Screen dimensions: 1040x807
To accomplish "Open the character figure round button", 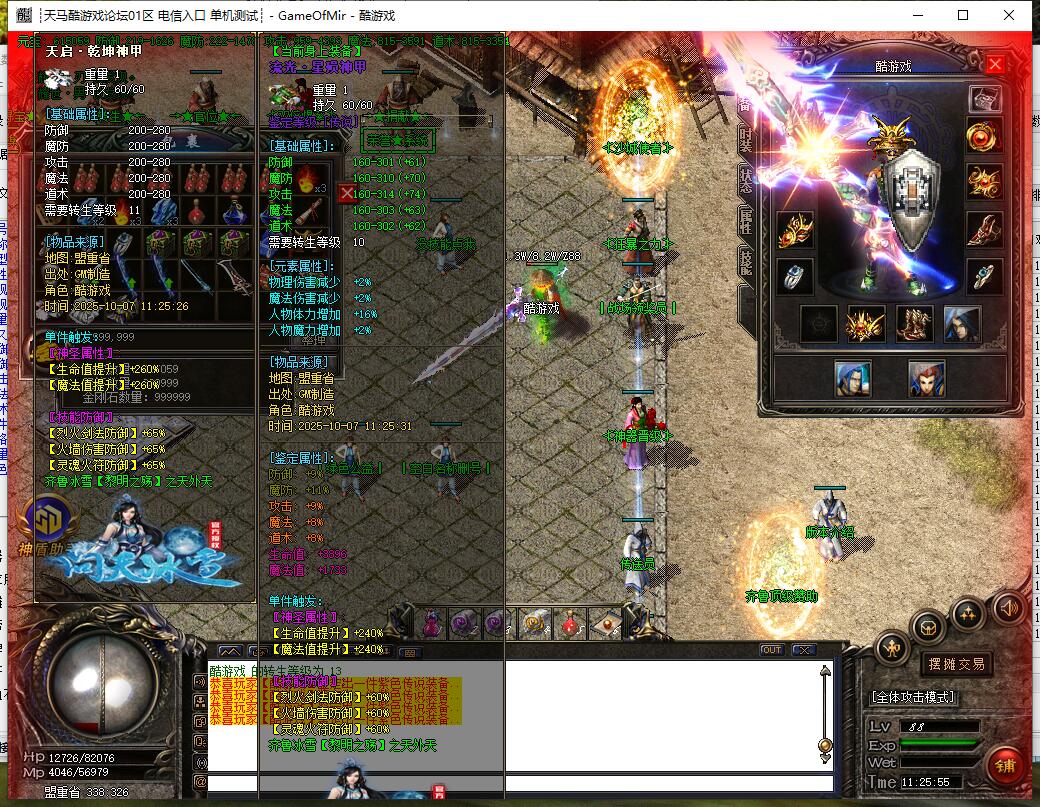I will pos(893,648).
